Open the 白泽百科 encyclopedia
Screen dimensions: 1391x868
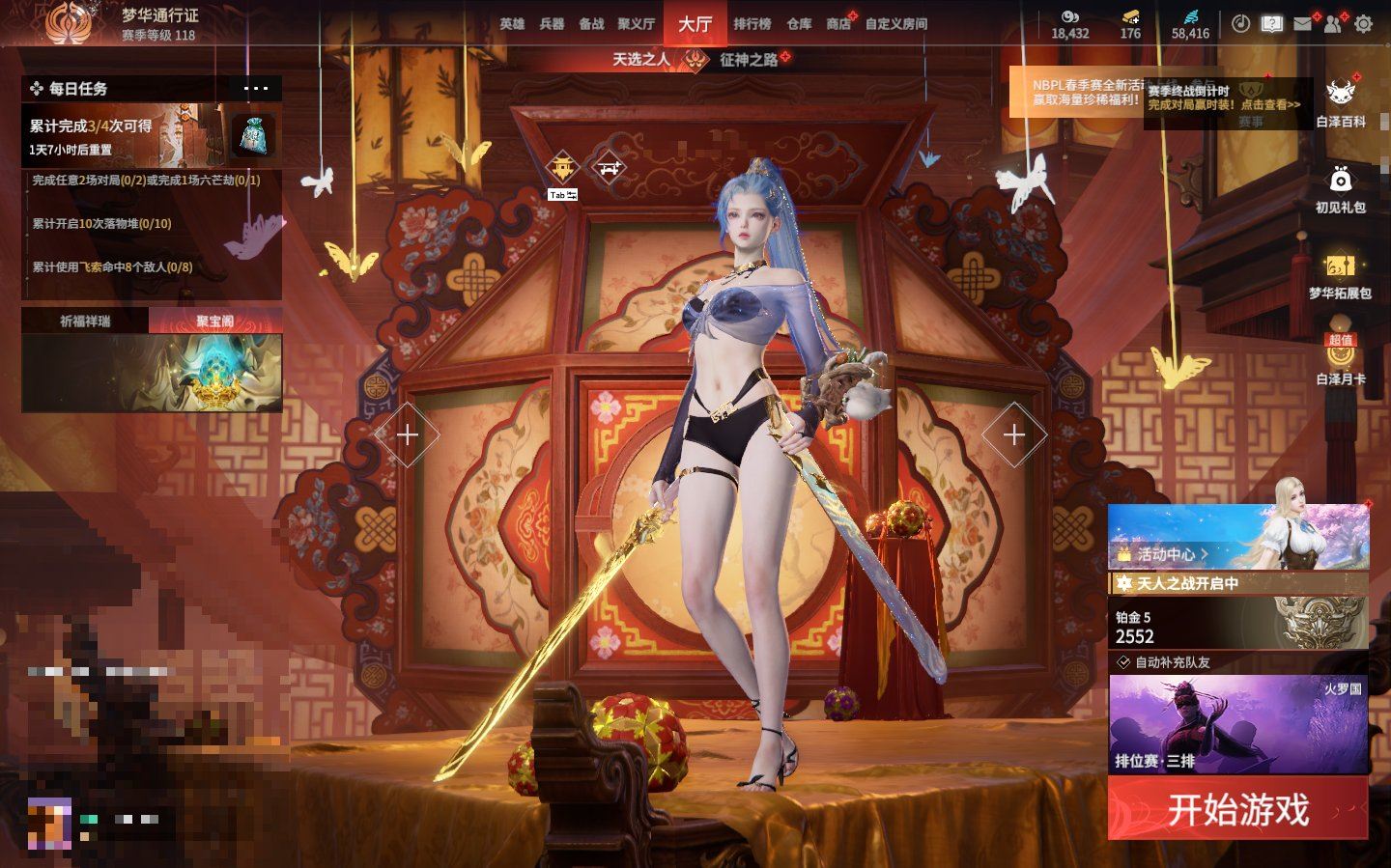coord(1340,102)
